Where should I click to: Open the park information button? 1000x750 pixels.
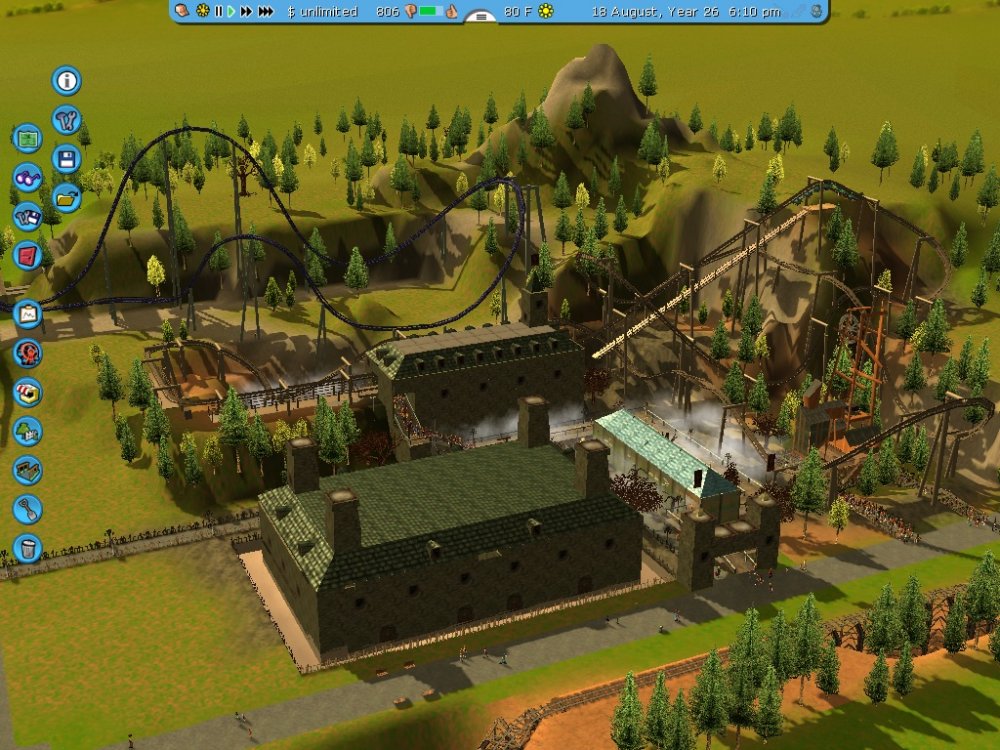point(67,81)
